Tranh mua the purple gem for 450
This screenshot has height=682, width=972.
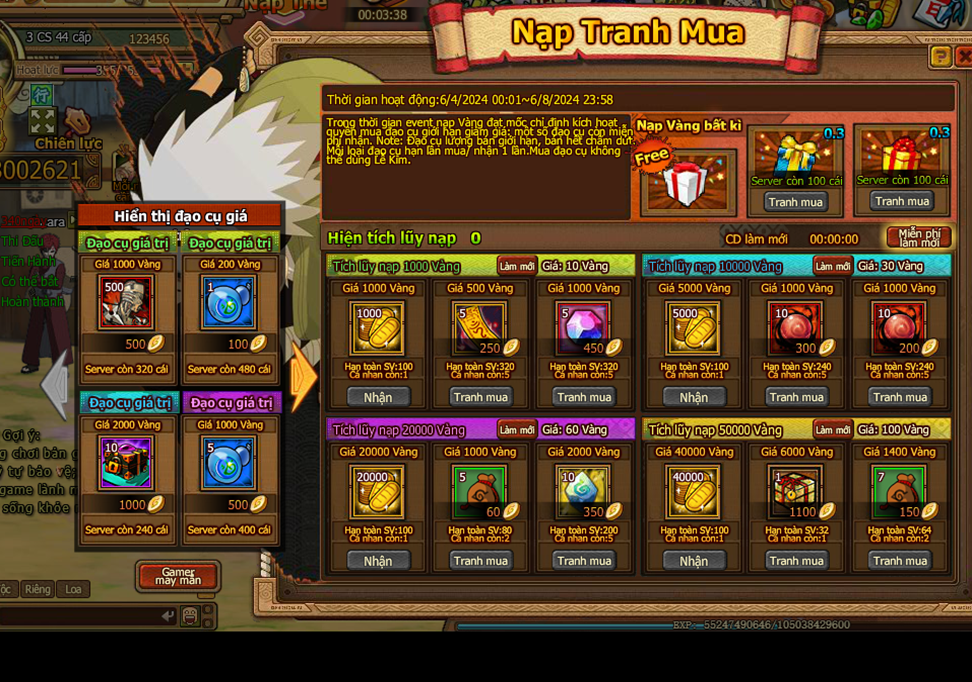pyautogui.click(x=584, y=397)
